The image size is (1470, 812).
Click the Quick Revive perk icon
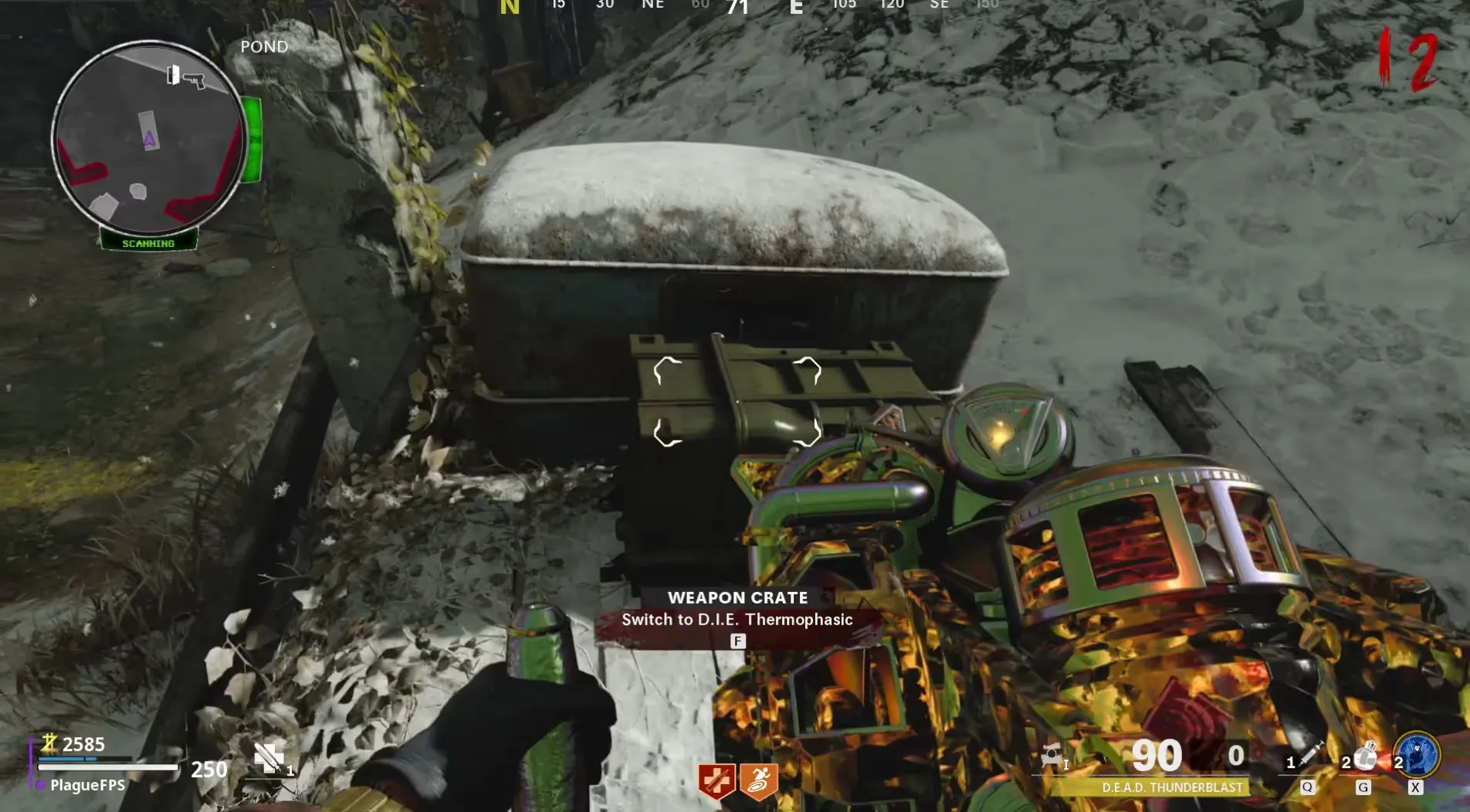[716, 781]
